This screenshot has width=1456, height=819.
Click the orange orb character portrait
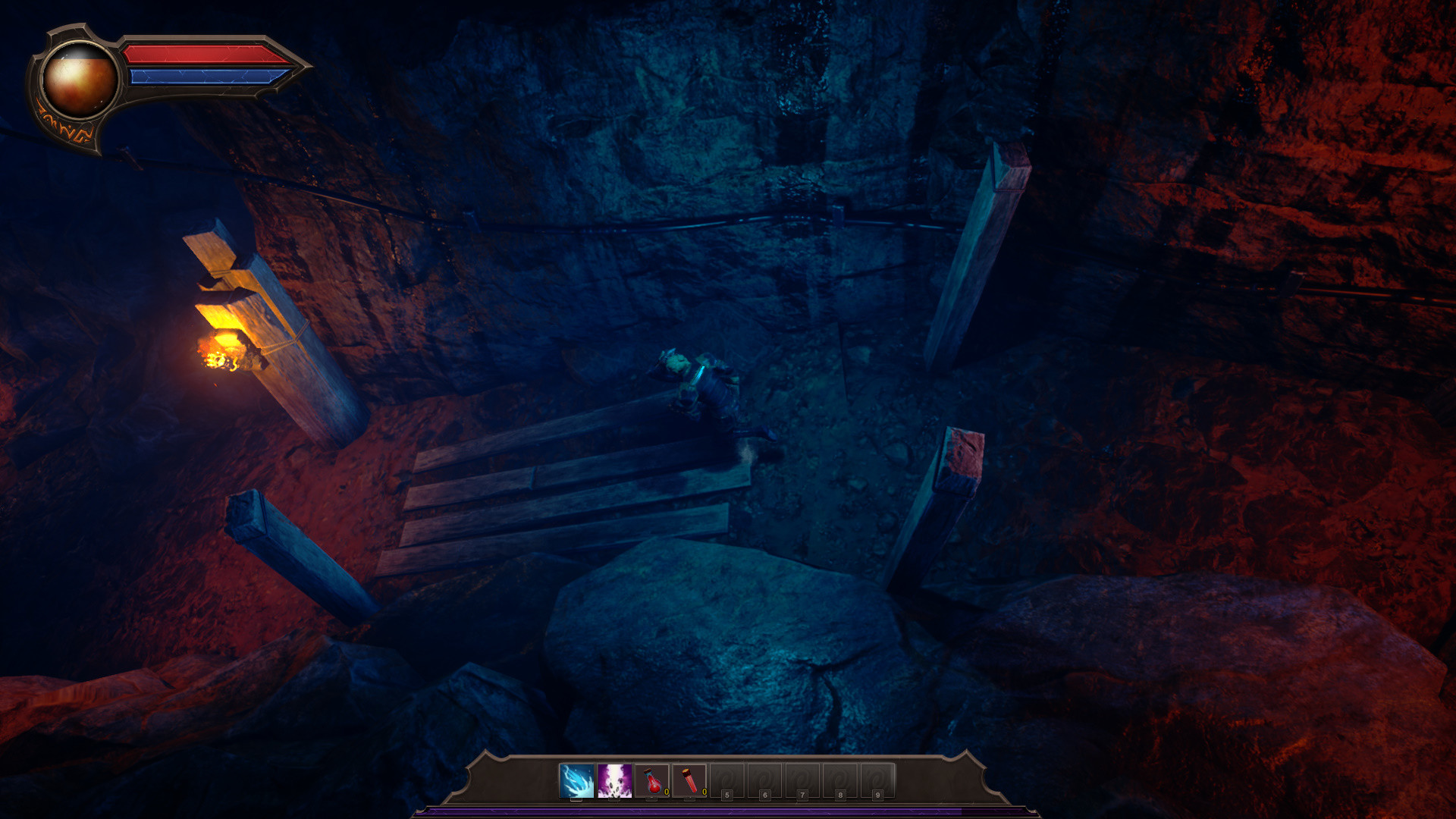pyautogui.click(x=79, y=80)
